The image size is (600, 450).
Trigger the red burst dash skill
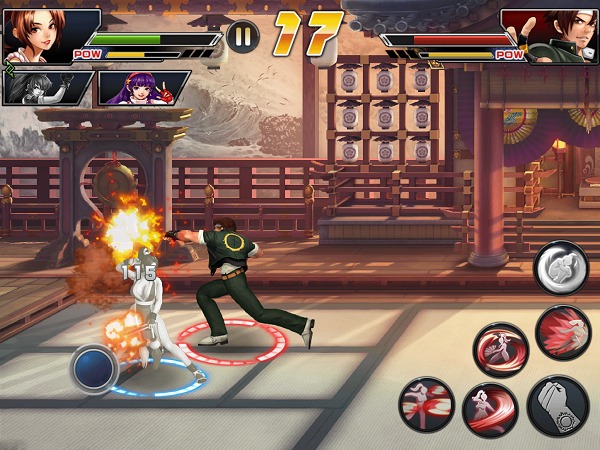[562, 332]
